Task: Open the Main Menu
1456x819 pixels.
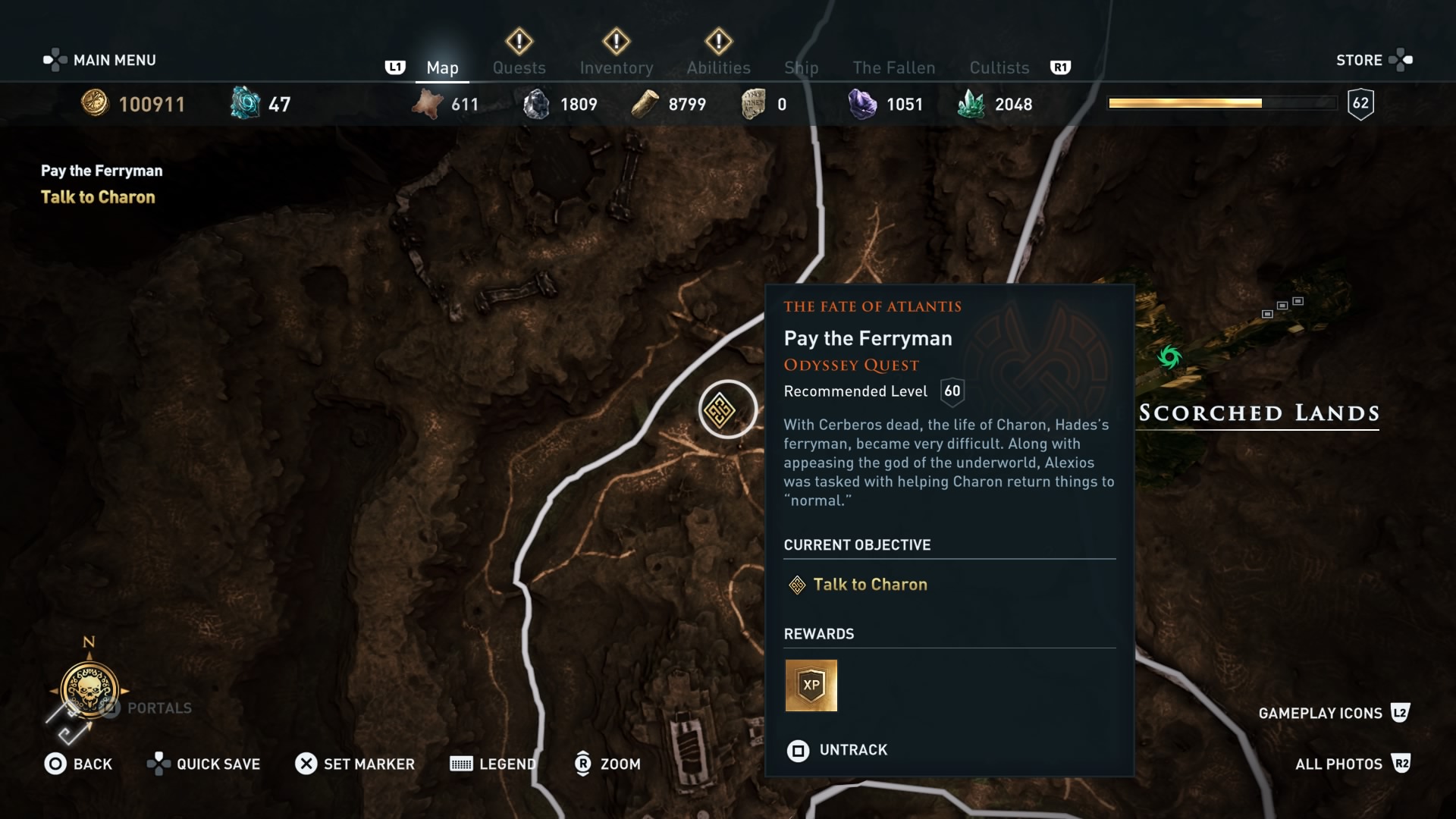Action: pyautogui.click(x=101, y=59)
